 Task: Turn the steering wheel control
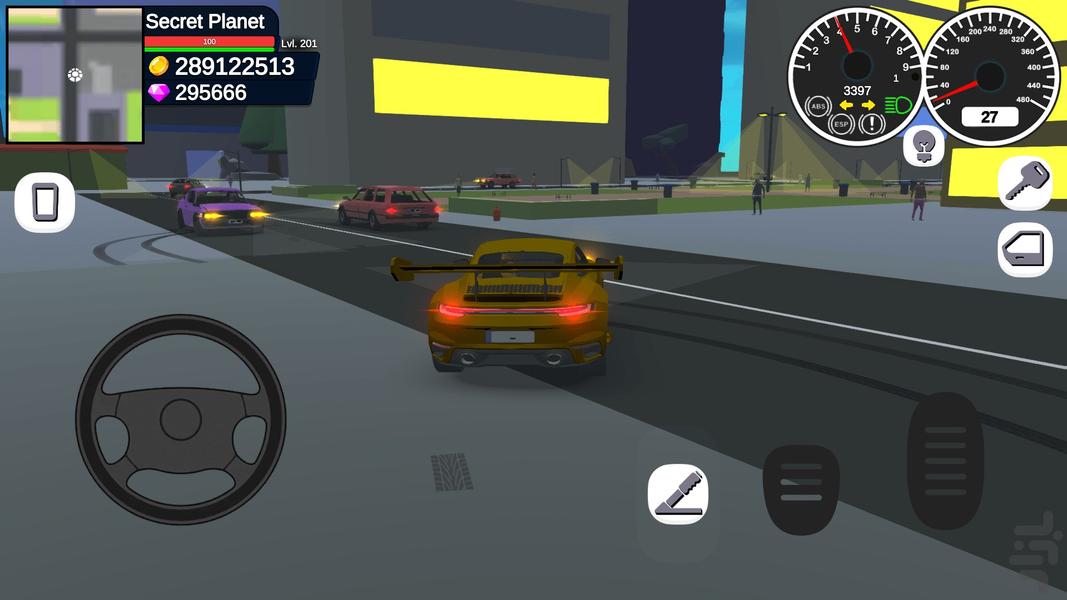(x=181, y=418)
